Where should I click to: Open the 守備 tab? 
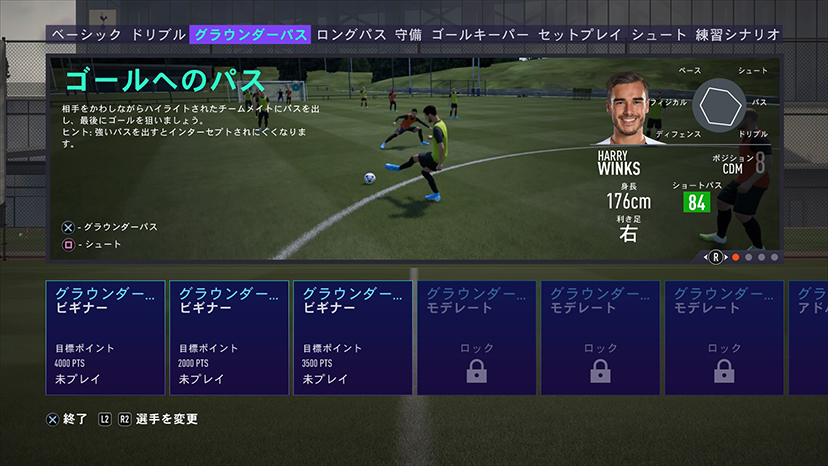tap(408, 34)
